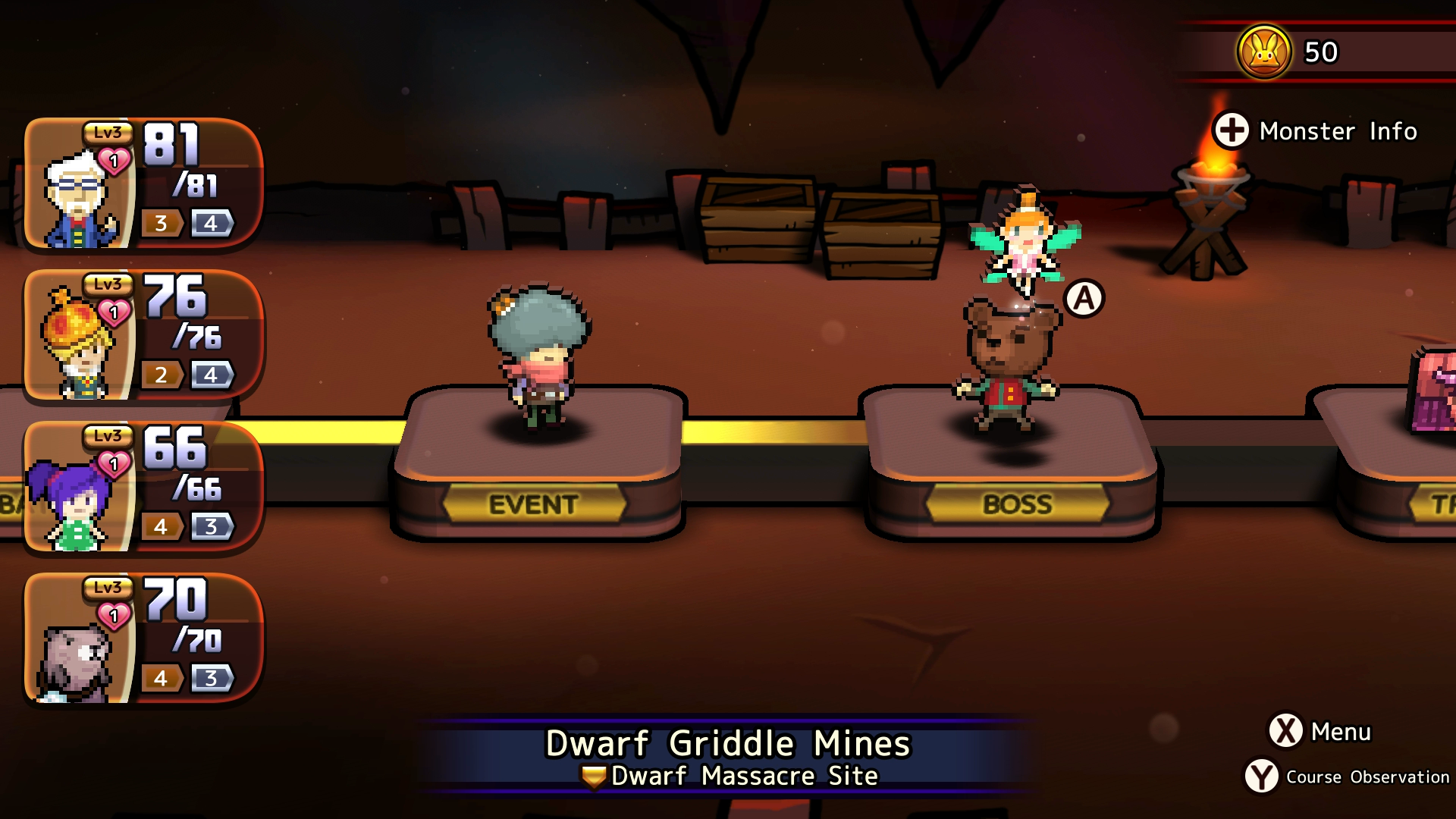The width and height of the screenshot is (1456, 819).
Task: Select the white-haired elder party card
Action: [143, 184]
